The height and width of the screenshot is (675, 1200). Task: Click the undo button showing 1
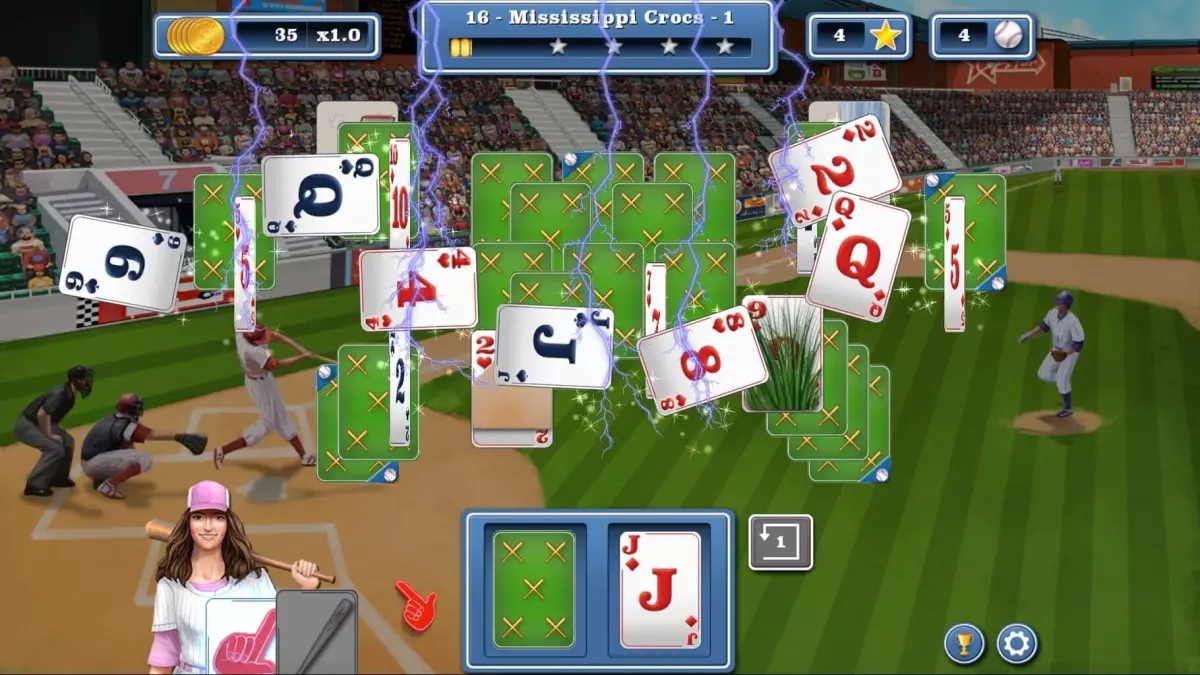(x=780, y=542)
